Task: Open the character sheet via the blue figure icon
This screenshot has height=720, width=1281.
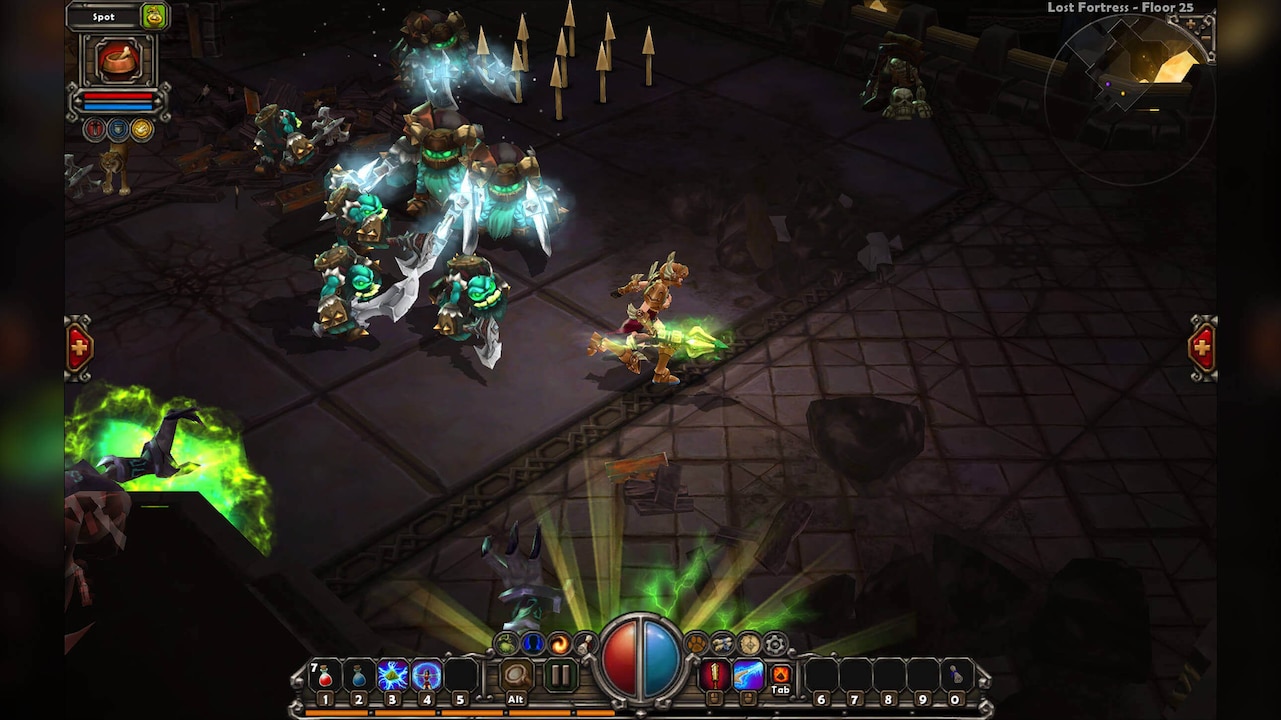Action: coord(531,644)
